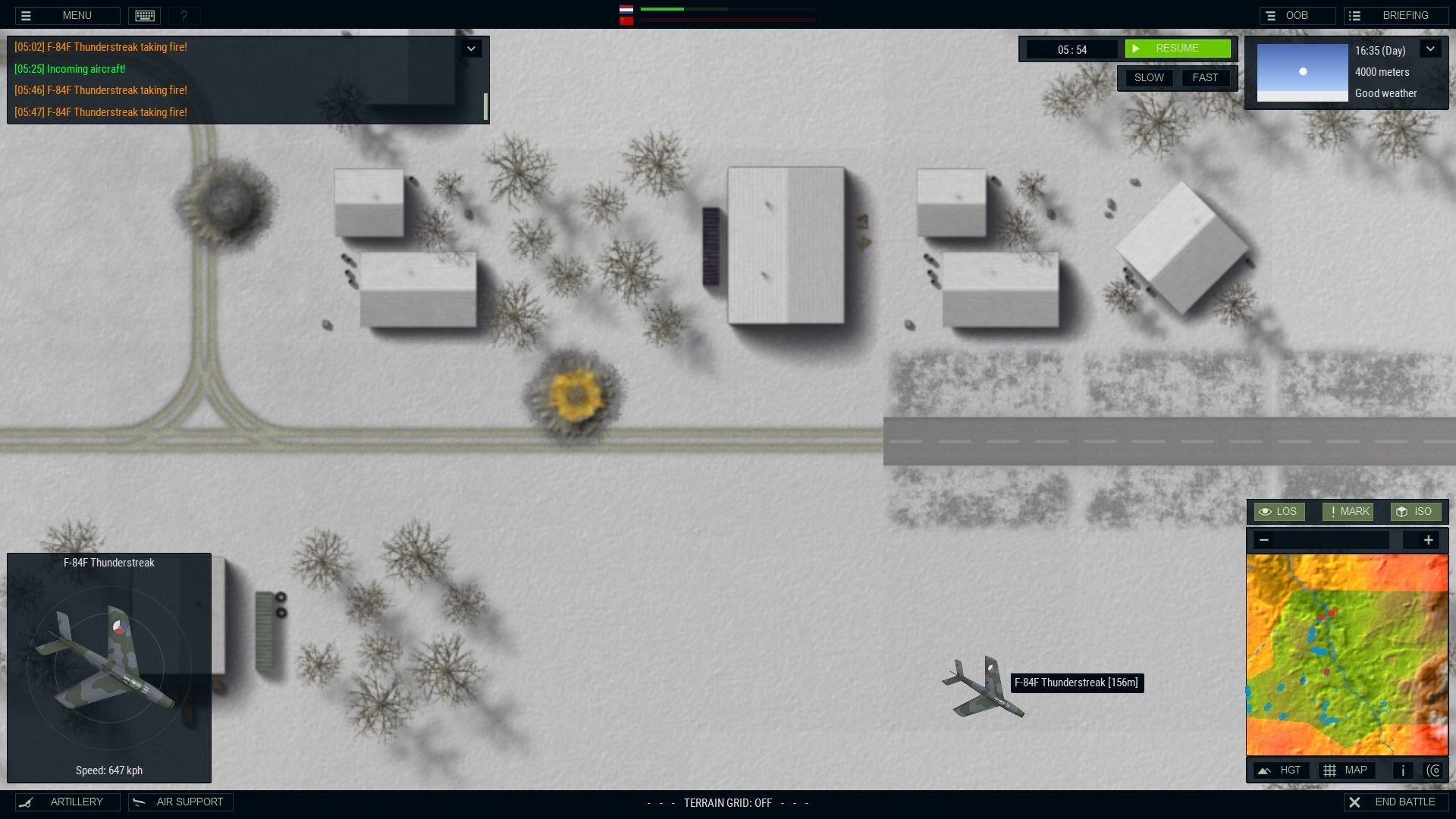The width and height of the screenshot is (1456, 819).
Task: Open the OOB order of battle
Action: click(x=1297, y=15)
